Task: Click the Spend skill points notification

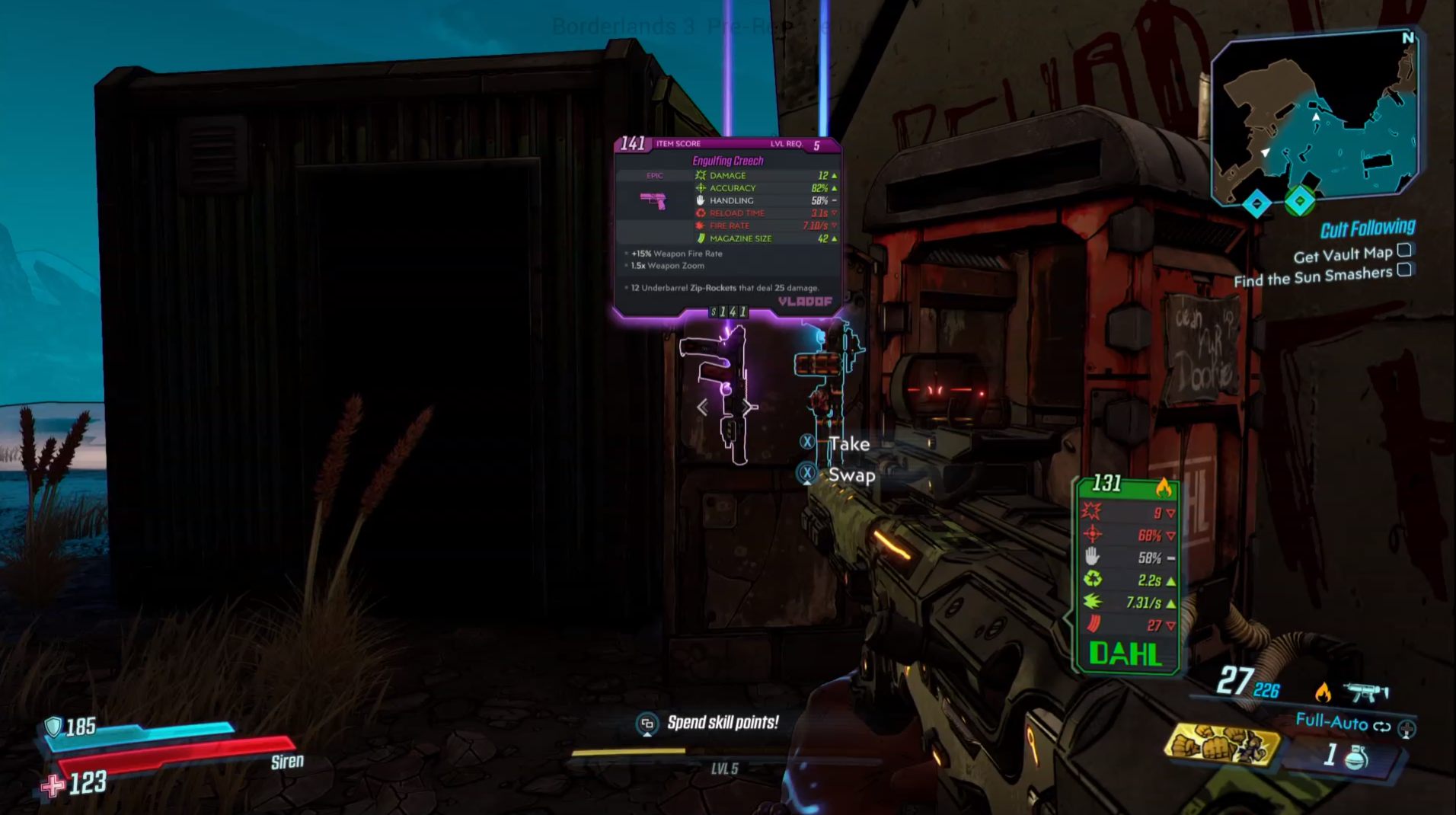Action: (722, 724)
